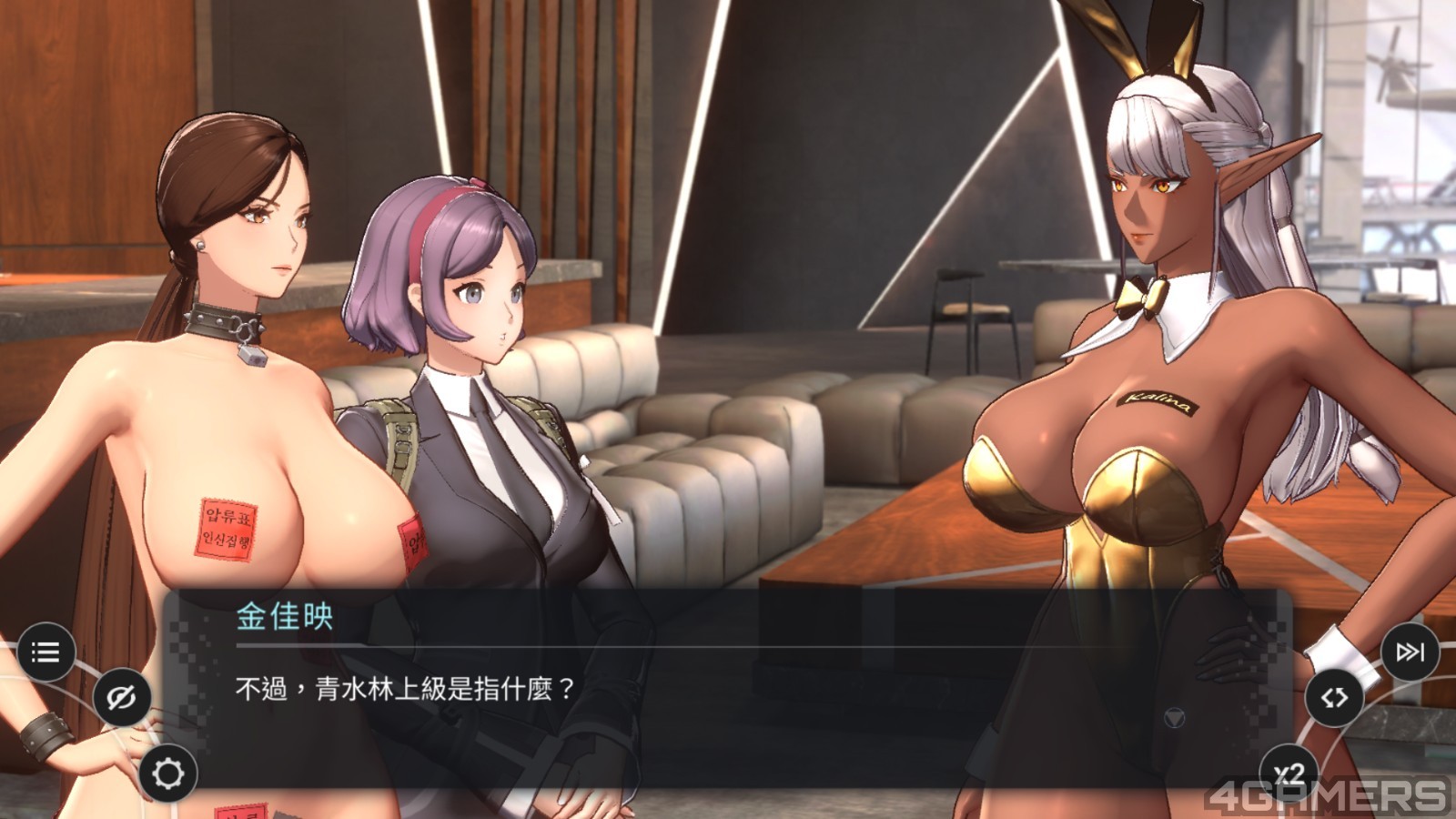1456x819 pixels.
Task: Toggle auto-play with the arrows button
Action: coord(1334,698)
